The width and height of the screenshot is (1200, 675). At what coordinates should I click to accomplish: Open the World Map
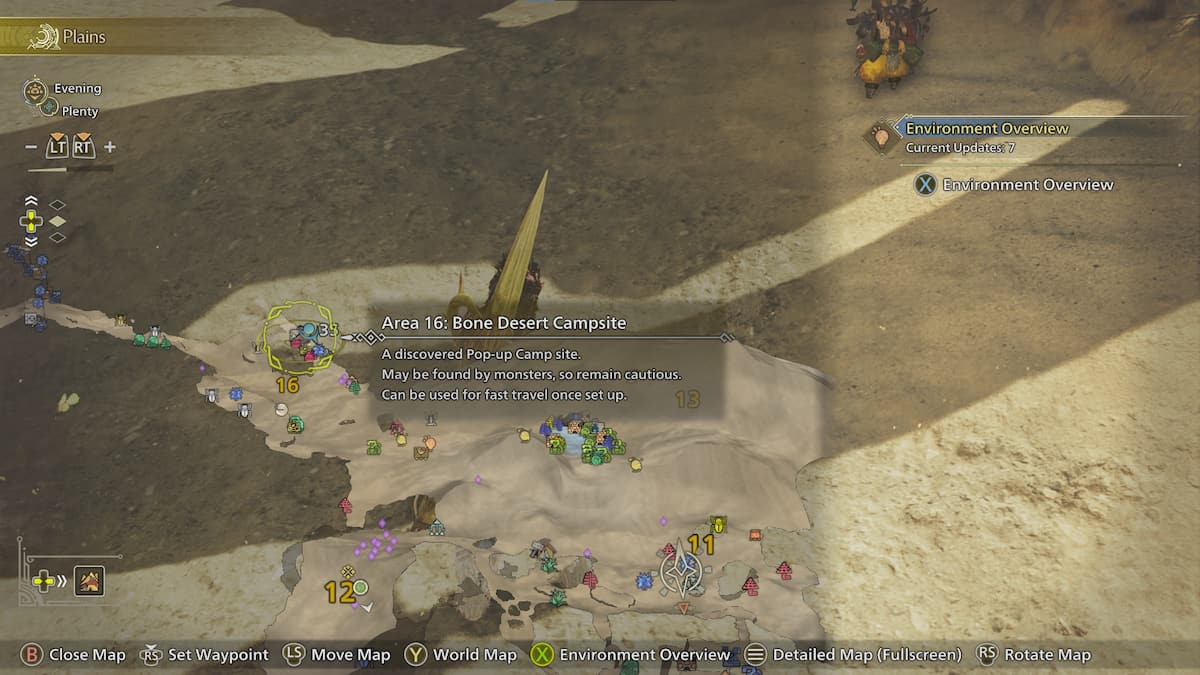coord(460,655)
